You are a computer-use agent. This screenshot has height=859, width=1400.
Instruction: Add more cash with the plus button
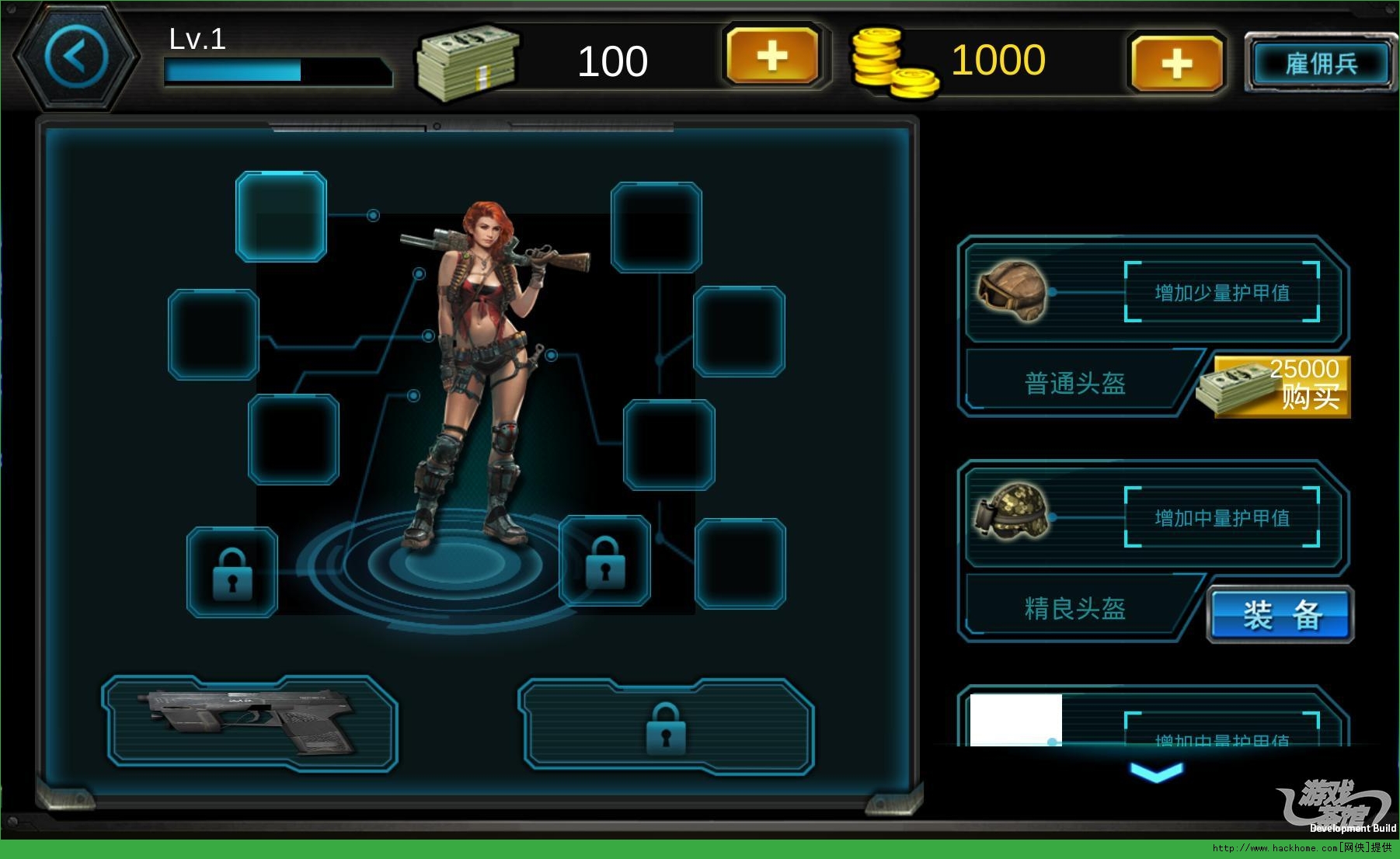click(772, 56)
